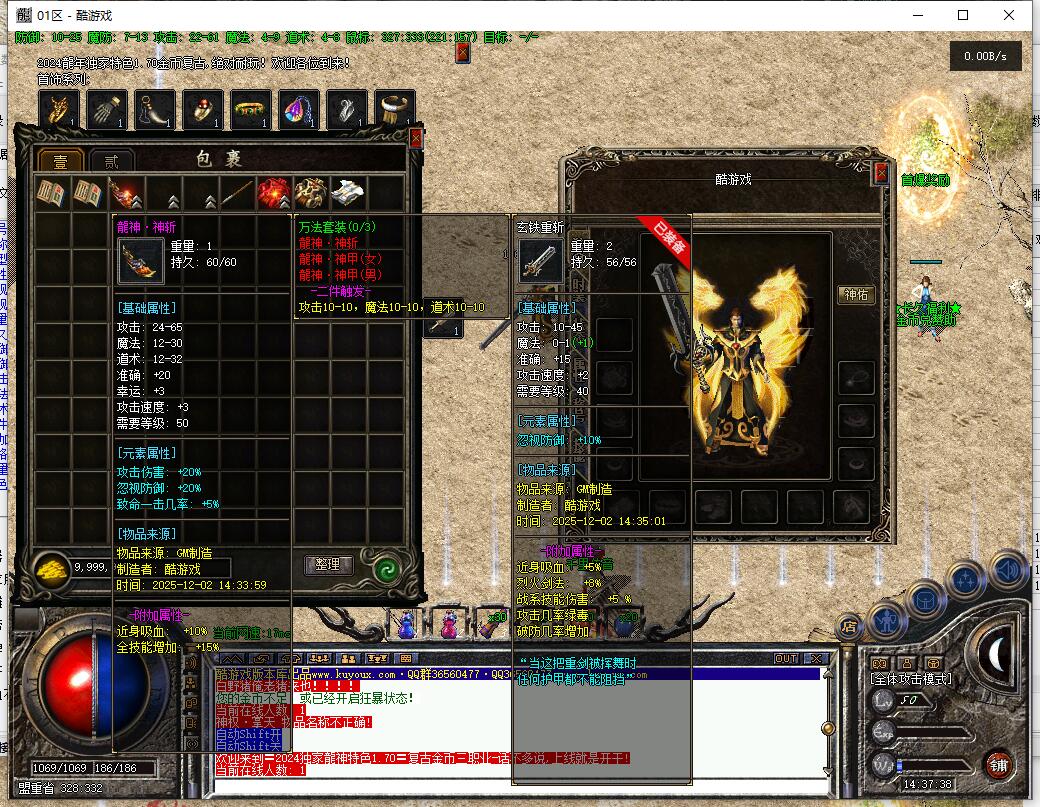Open the red 铺 stall button
Image resolution: width=1040 pixels, height=807 pixels.
[998, 765]
